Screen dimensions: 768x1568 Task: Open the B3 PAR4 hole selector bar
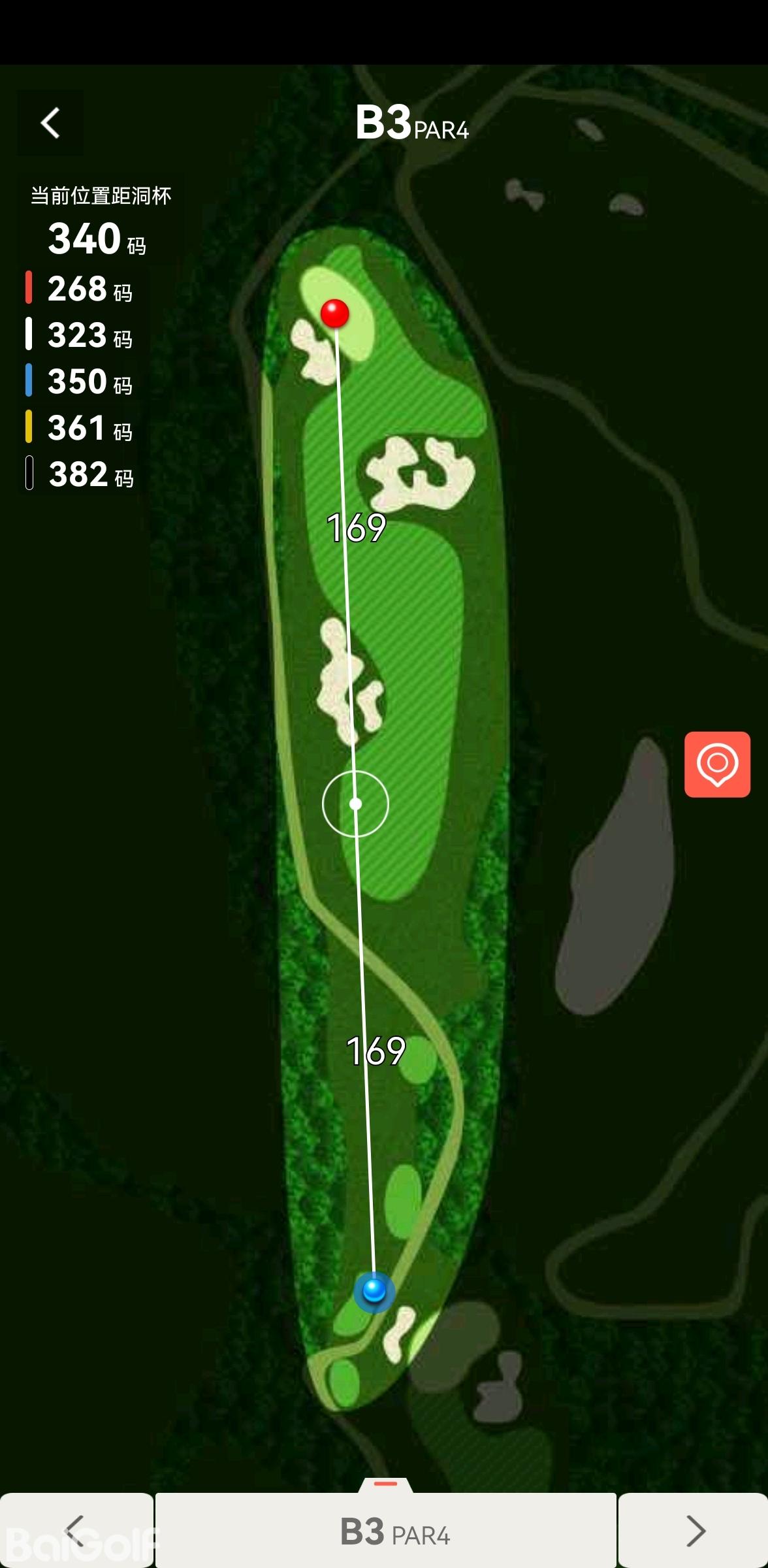click(386, 1530)
